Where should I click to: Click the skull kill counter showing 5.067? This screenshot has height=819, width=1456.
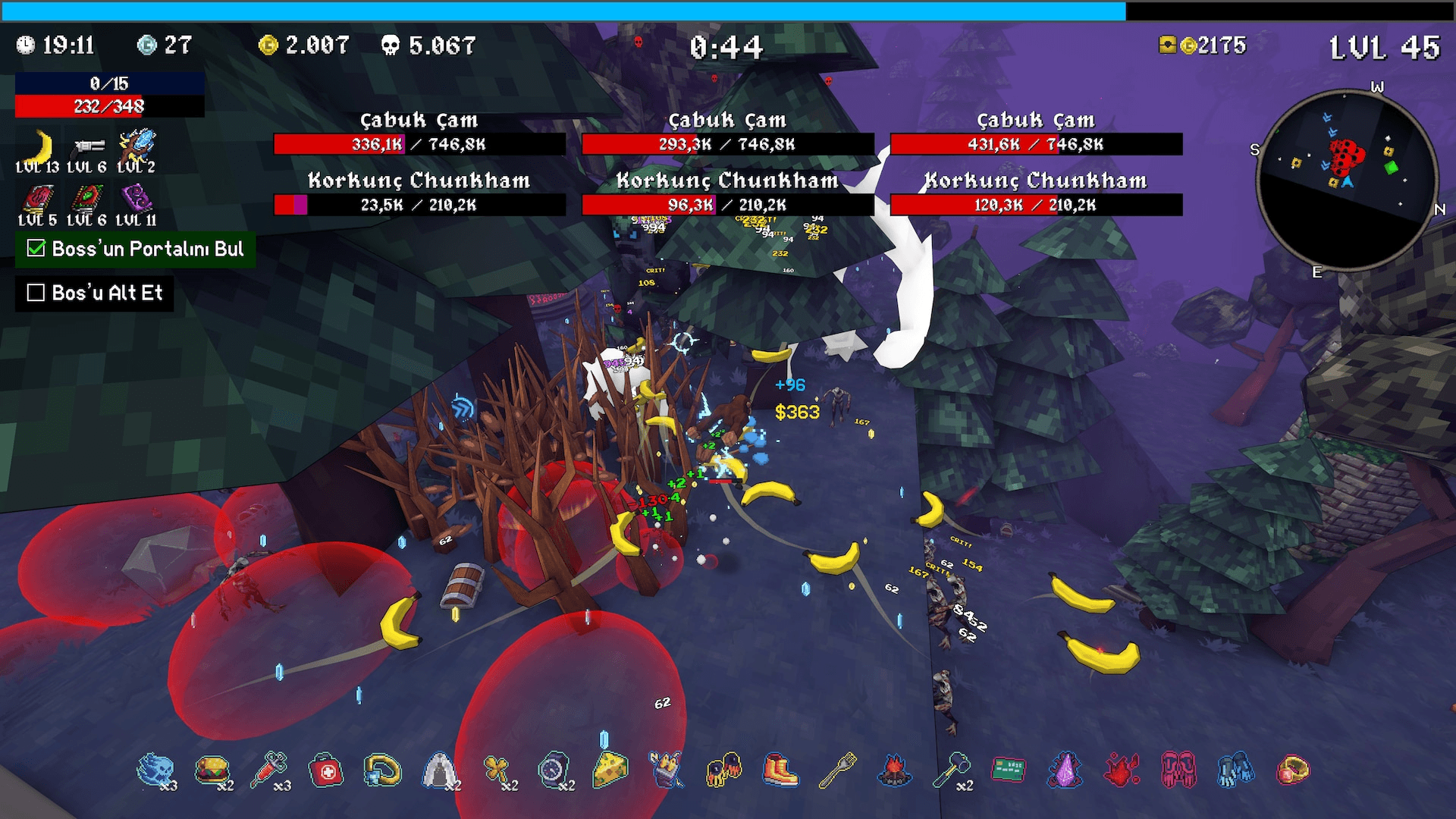point(425,46)
